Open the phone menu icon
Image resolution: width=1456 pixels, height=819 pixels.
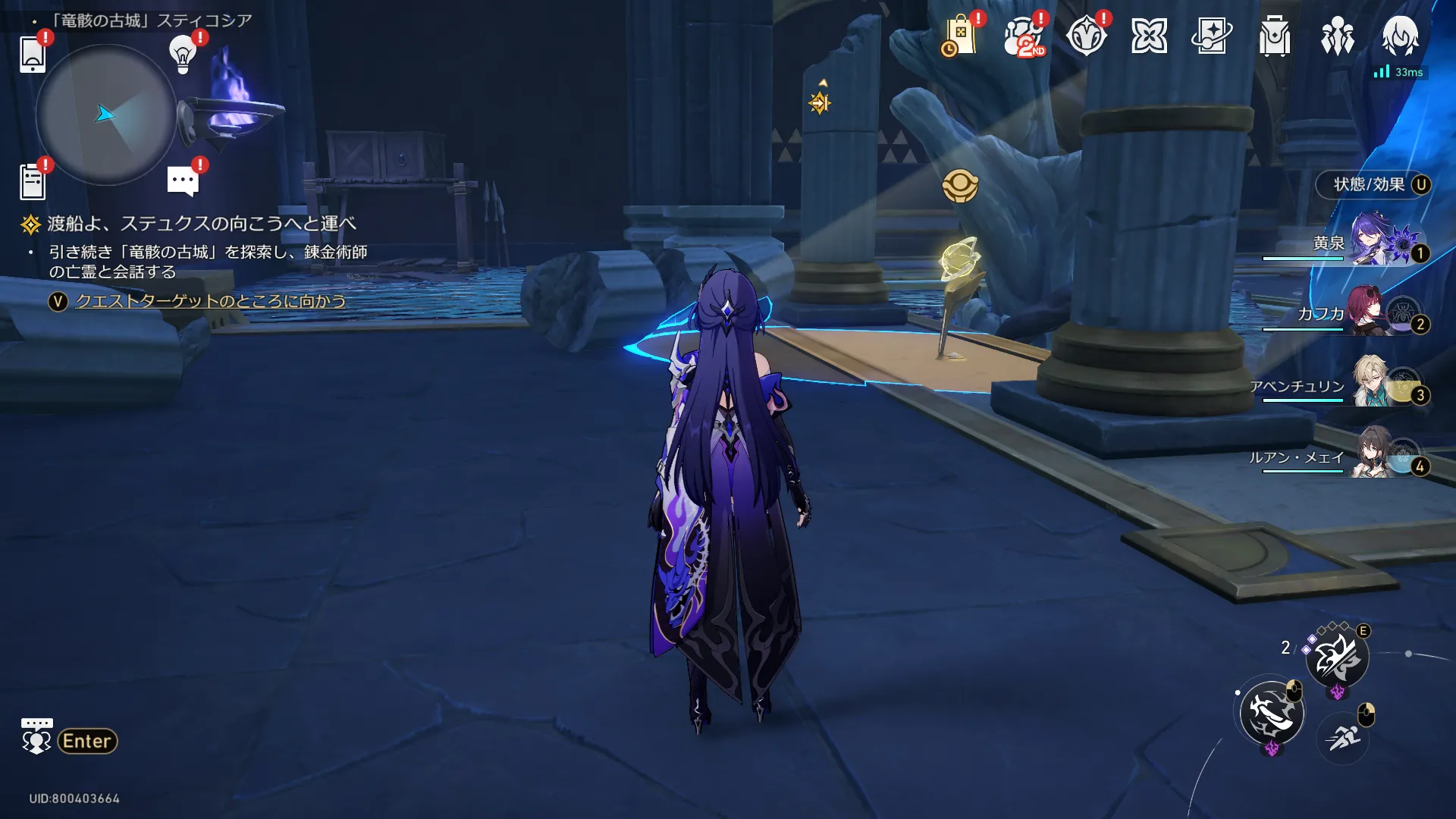point(33,55)
